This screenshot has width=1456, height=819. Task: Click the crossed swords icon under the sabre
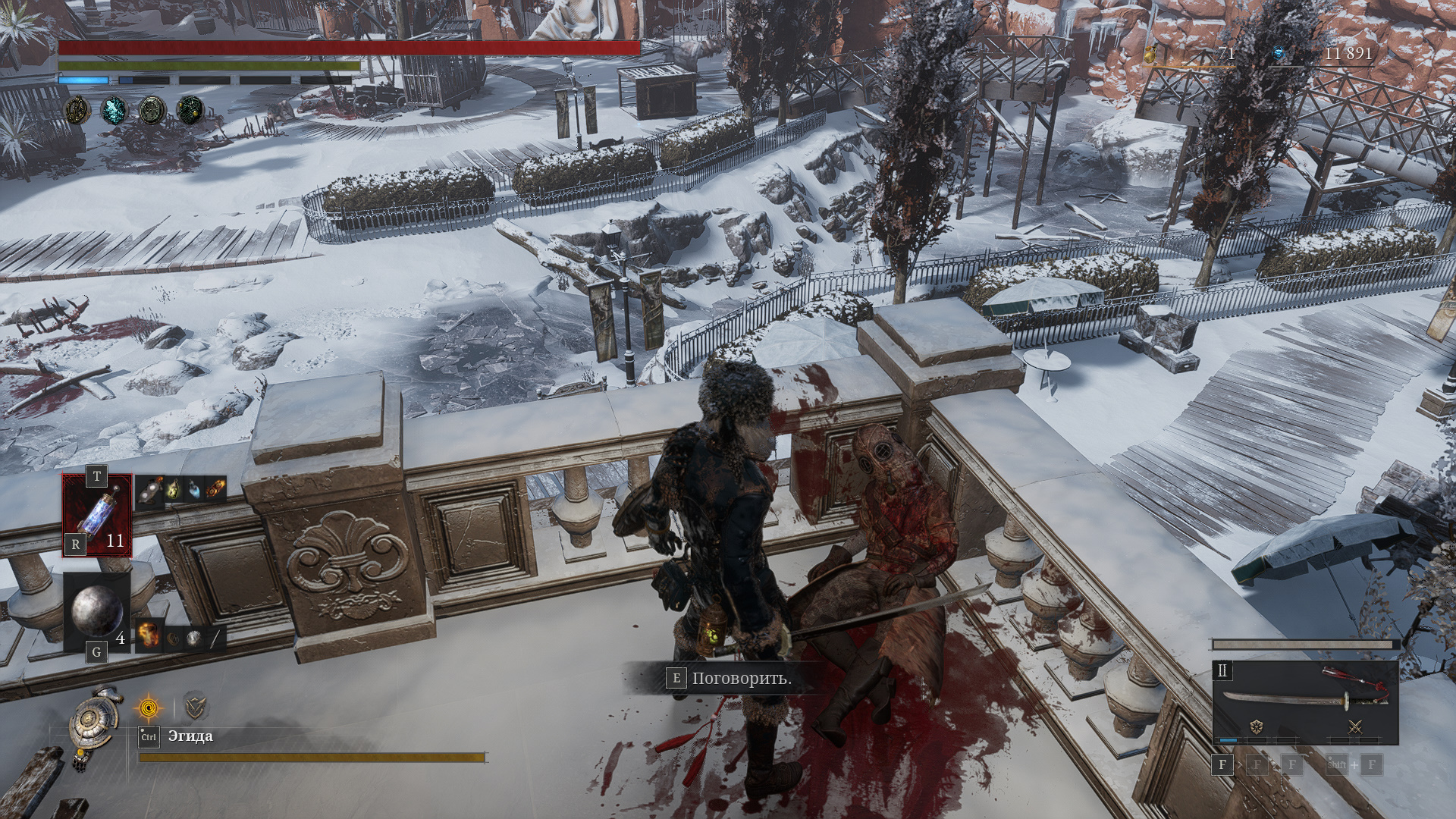tap(1355, 727)
